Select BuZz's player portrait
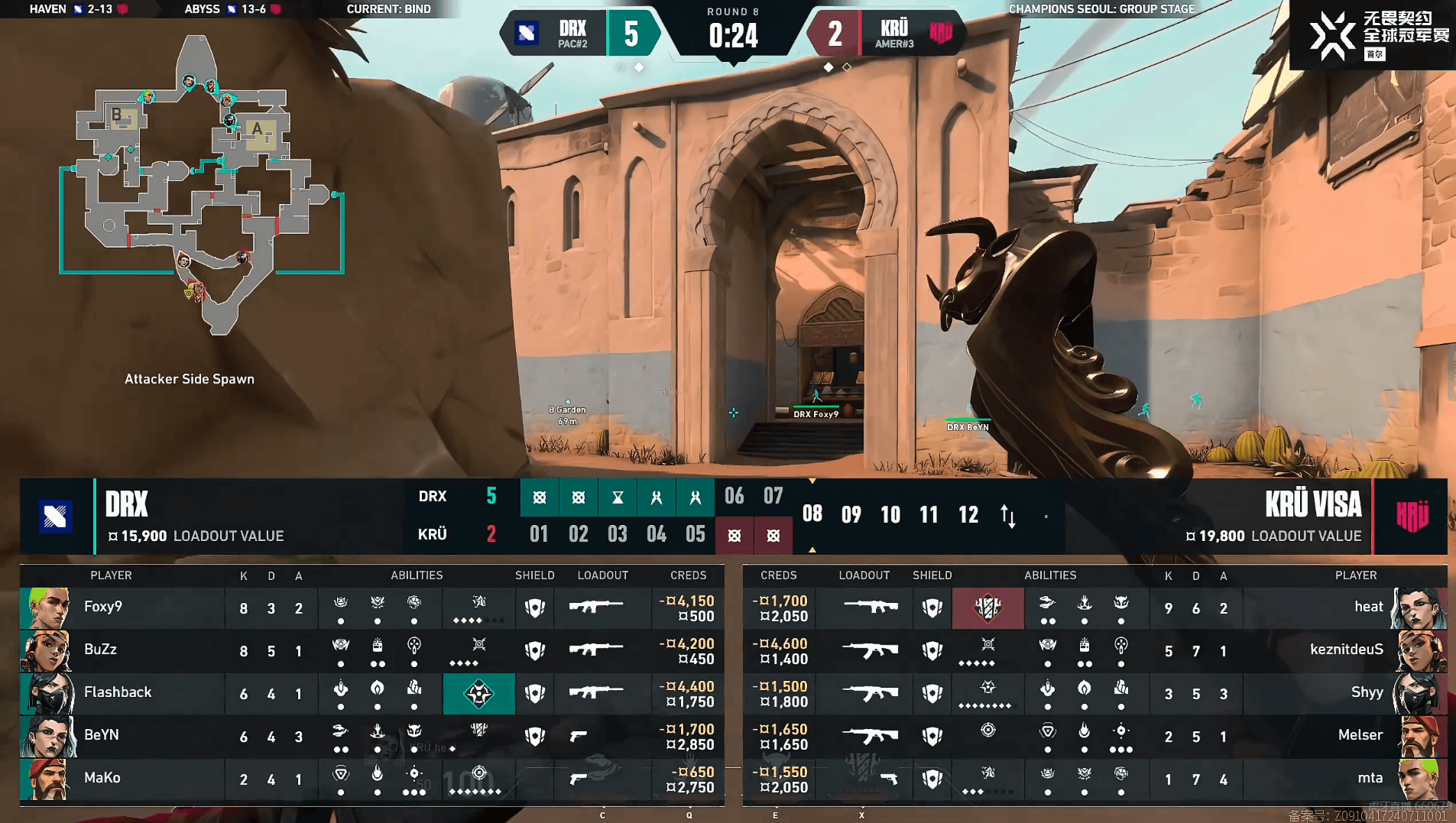The width and height of the screenshot is (1456, 823). click(x=47, y=650)
